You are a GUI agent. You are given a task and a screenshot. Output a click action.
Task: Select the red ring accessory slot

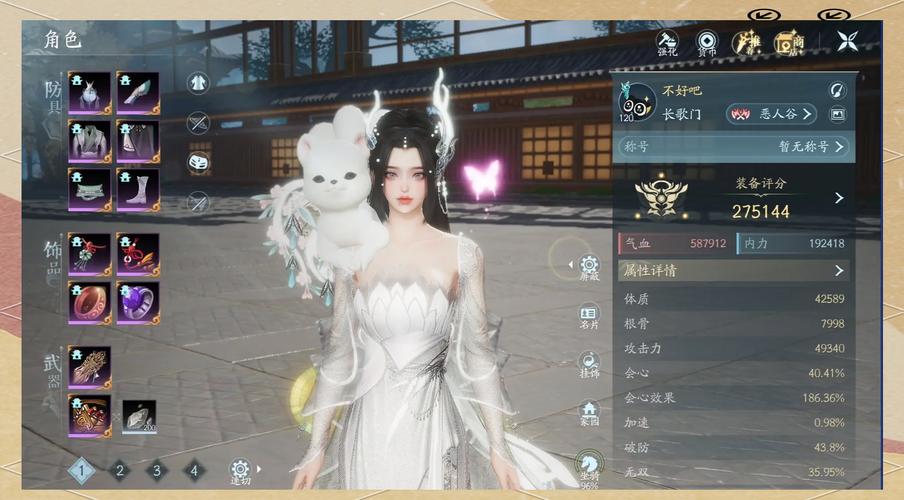[x=89, y=302]
